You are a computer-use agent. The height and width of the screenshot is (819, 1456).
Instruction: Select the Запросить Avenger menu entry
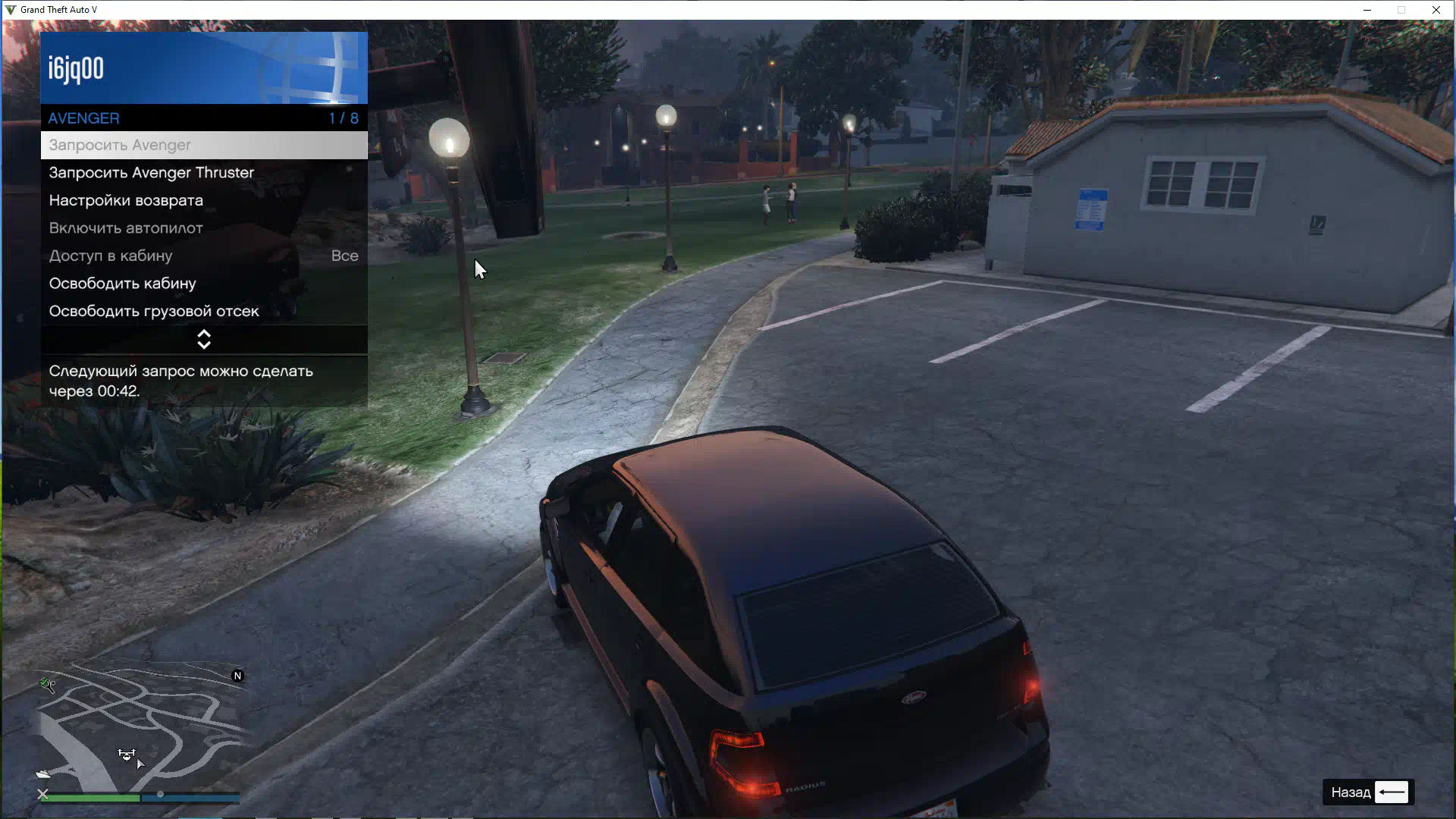203,145
